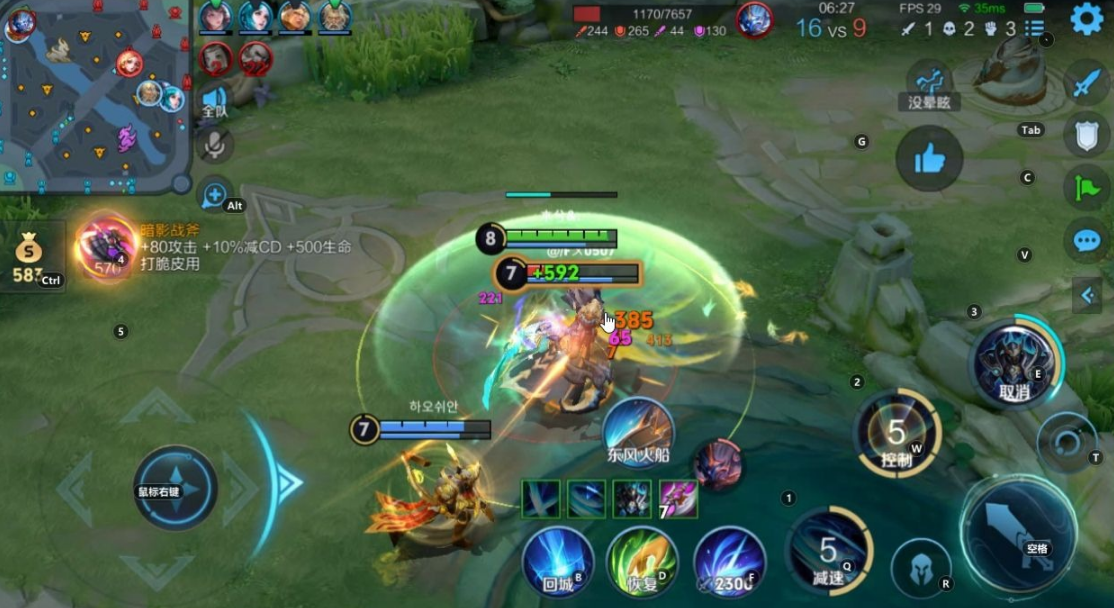The image size is (1114, 608).
Task: Open the settings gear menu
Action: (1086, 19)
